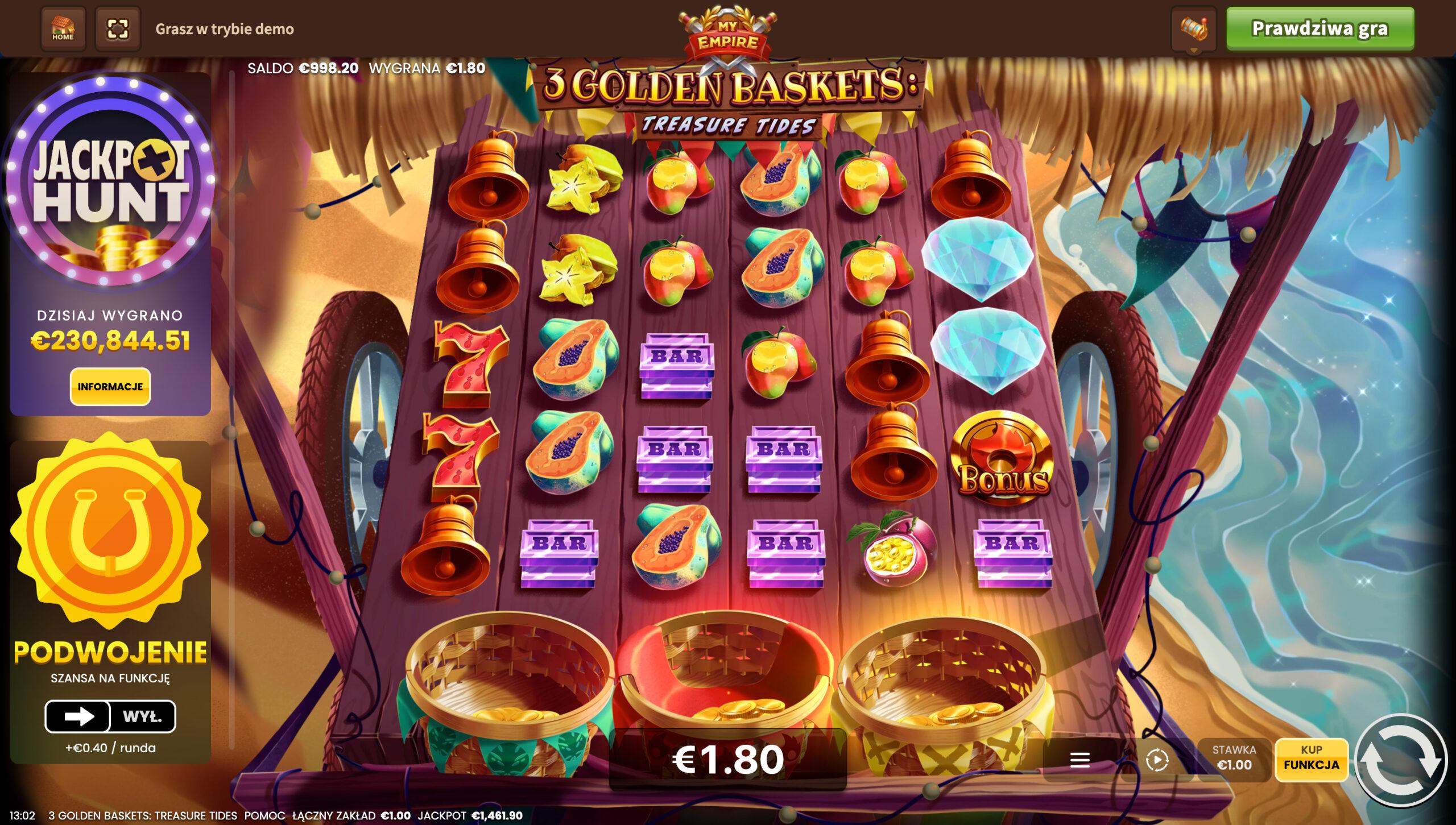The height and width of the screenshot is (825, 1456).
Task: Enable the Podwojenie feature toggle
Action: coord(79,716)
